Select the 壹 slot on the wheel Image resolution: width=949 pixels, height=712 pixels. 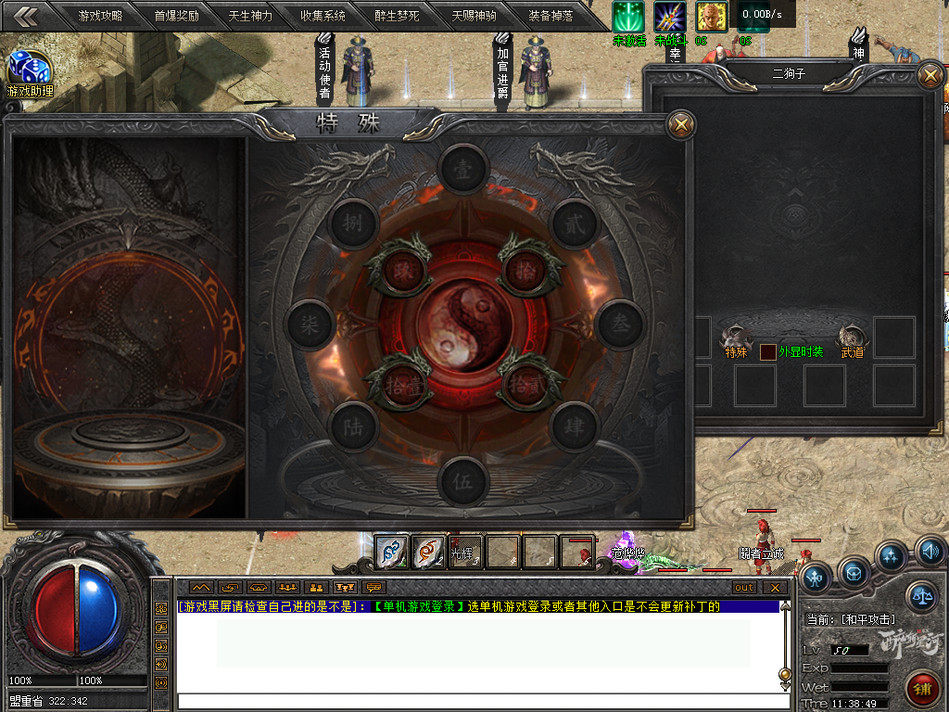463,168
